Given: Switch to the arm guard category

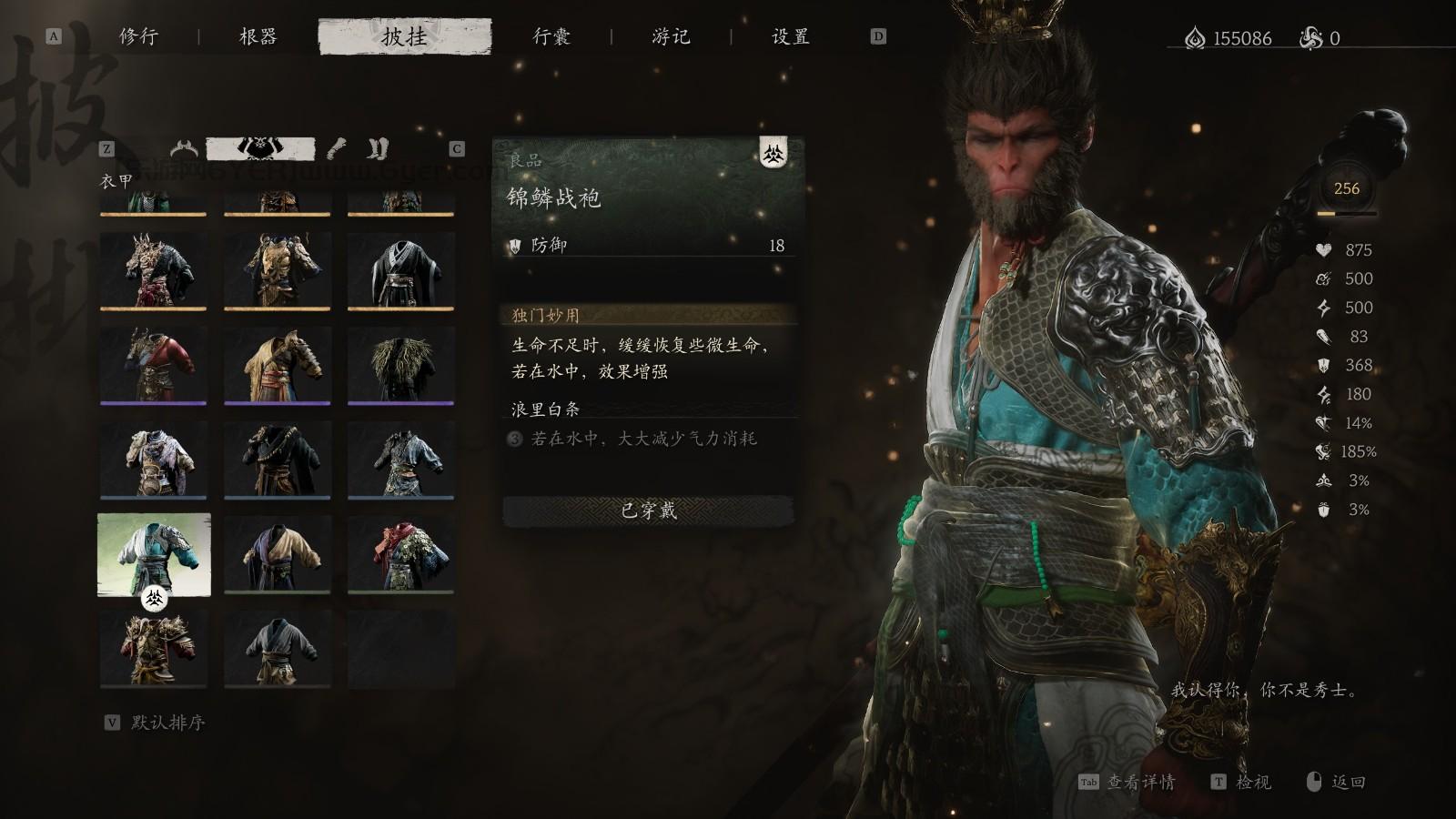Looking at the screenshot, I should [x=337, y=148].
